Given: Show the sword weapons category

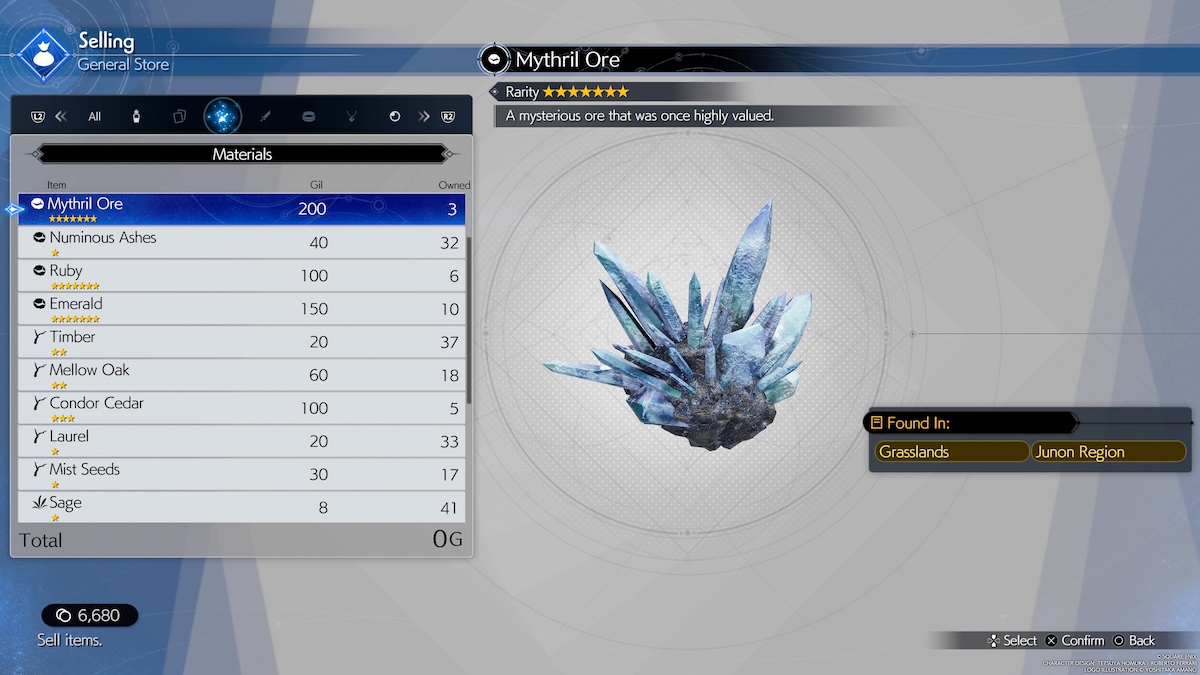Looking at the screenshot, I should coord(265,116).
